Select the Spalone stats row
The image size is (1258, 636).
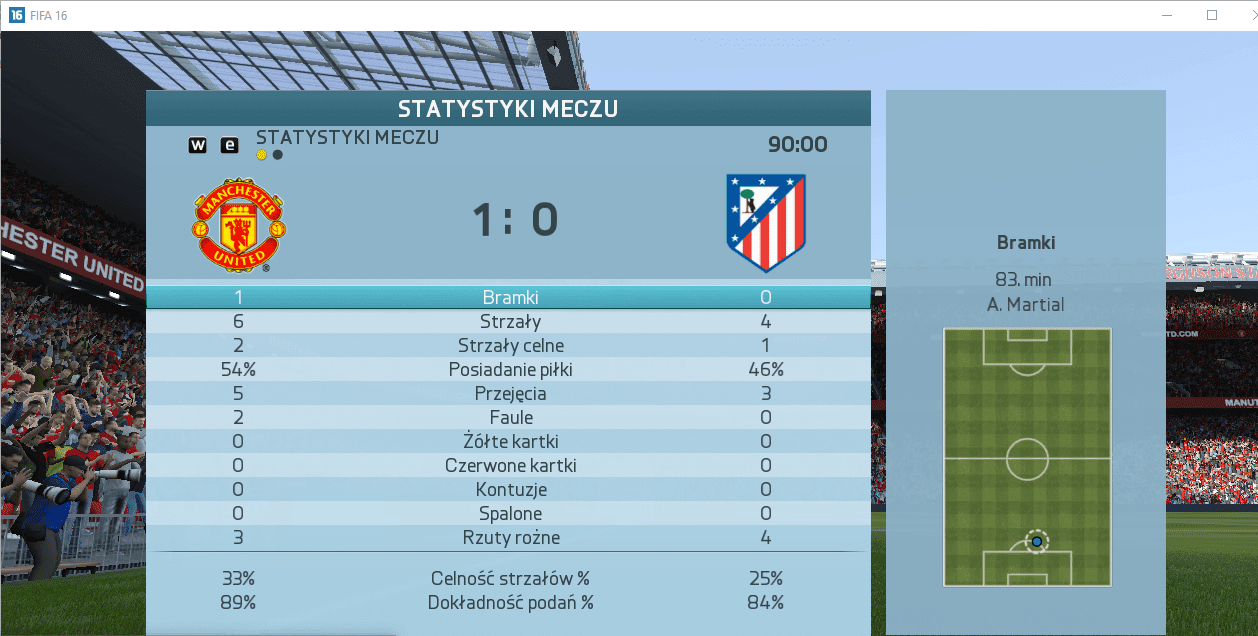point(510,513)
